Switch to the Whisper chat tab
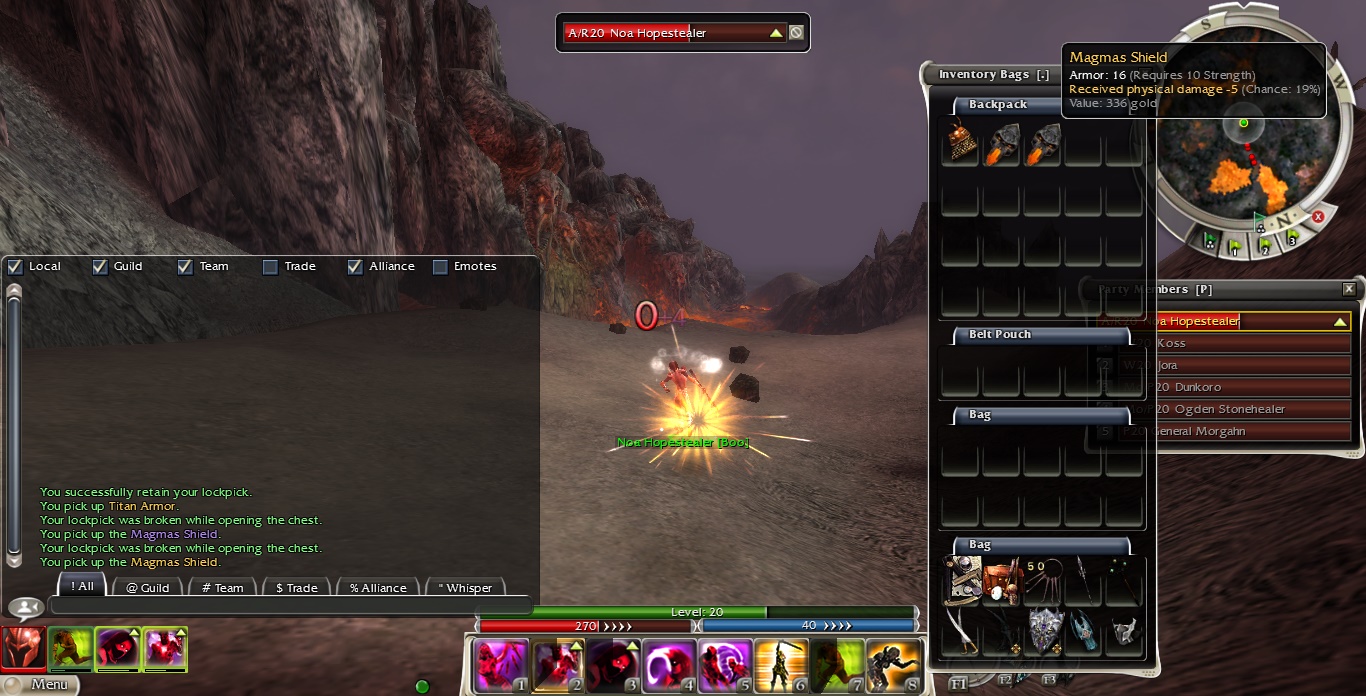Image resolution: width=1366 pixels, height=696 pixels. click(x=465, y=587)
